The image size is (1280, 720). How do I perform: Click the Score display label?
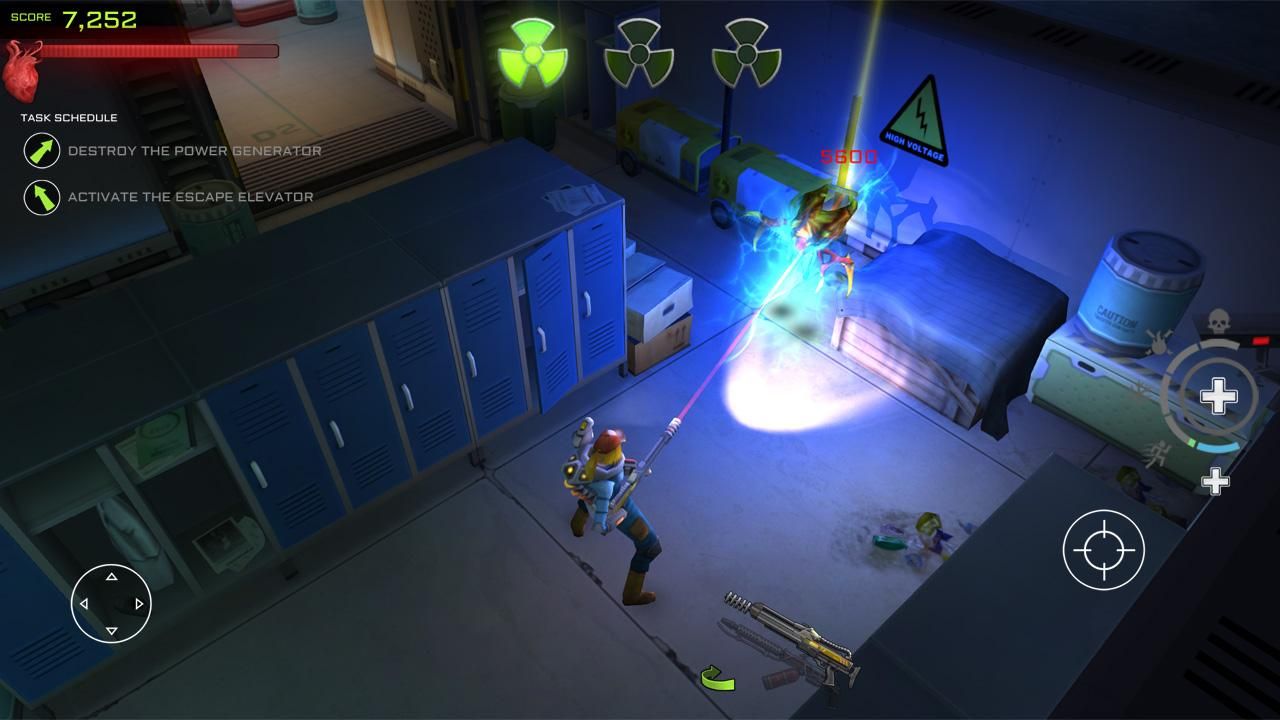point(30,16)
